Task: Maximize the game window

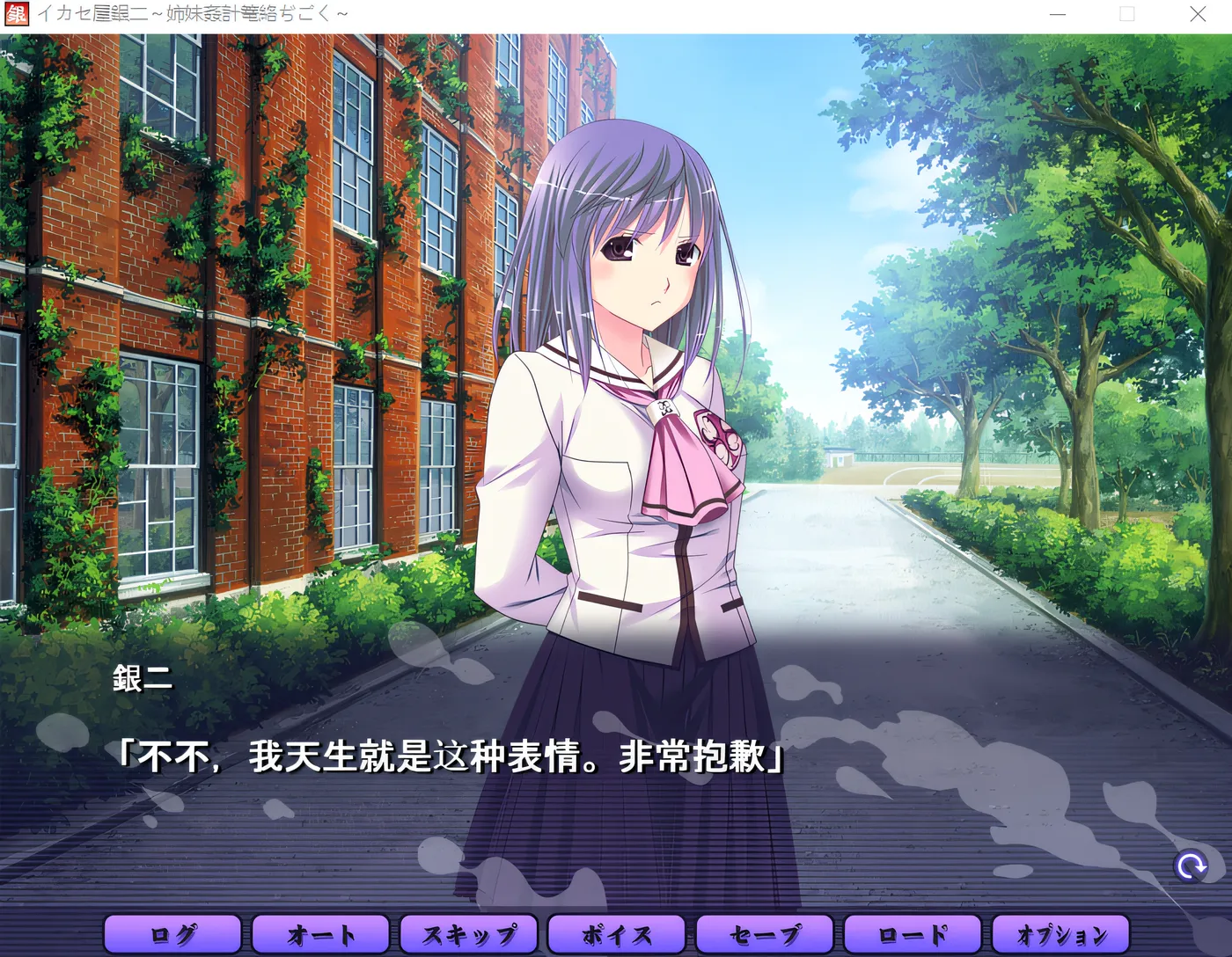Action: pos(1127,13)
